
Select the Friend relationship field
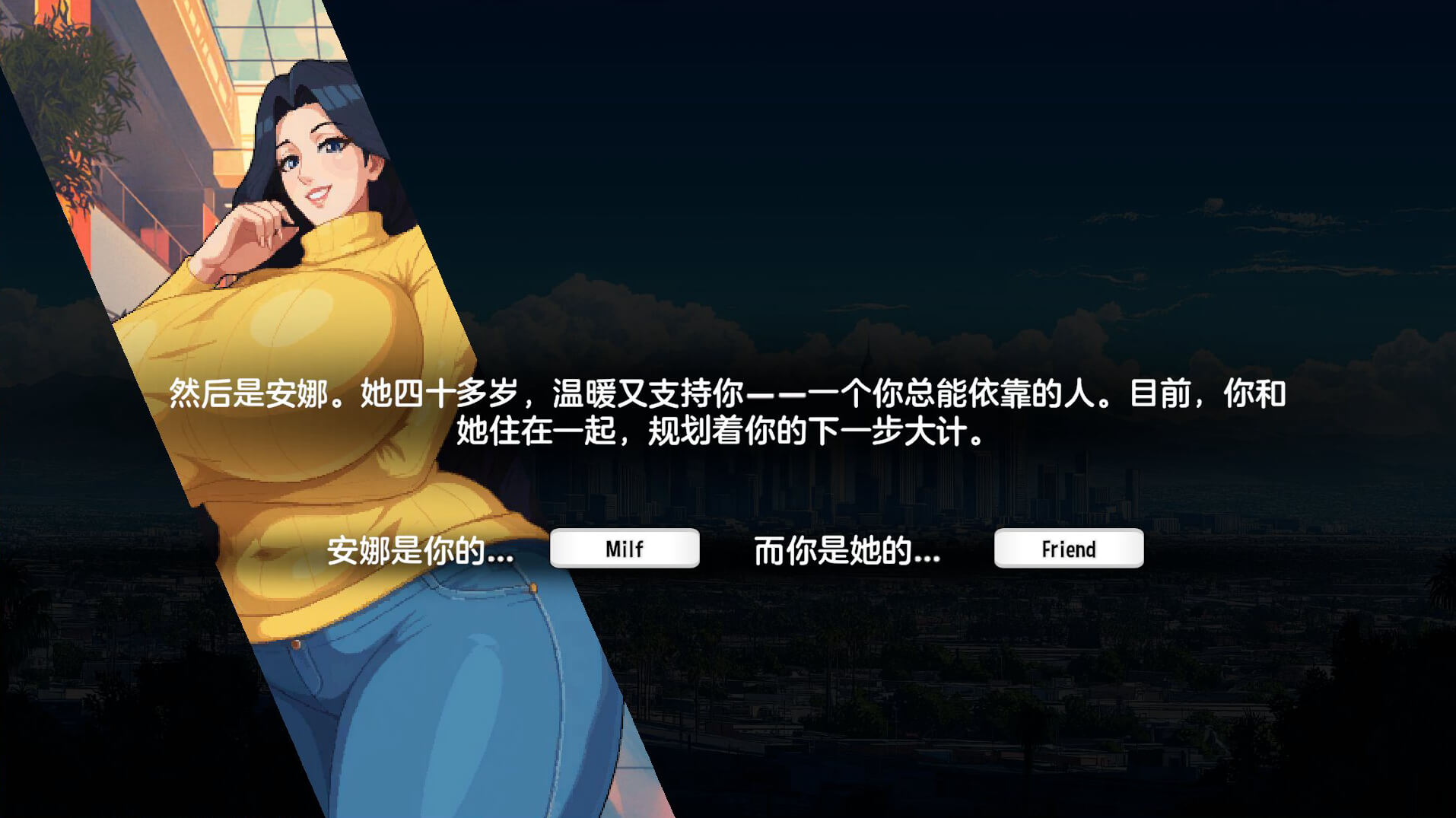click(1068, 549)
